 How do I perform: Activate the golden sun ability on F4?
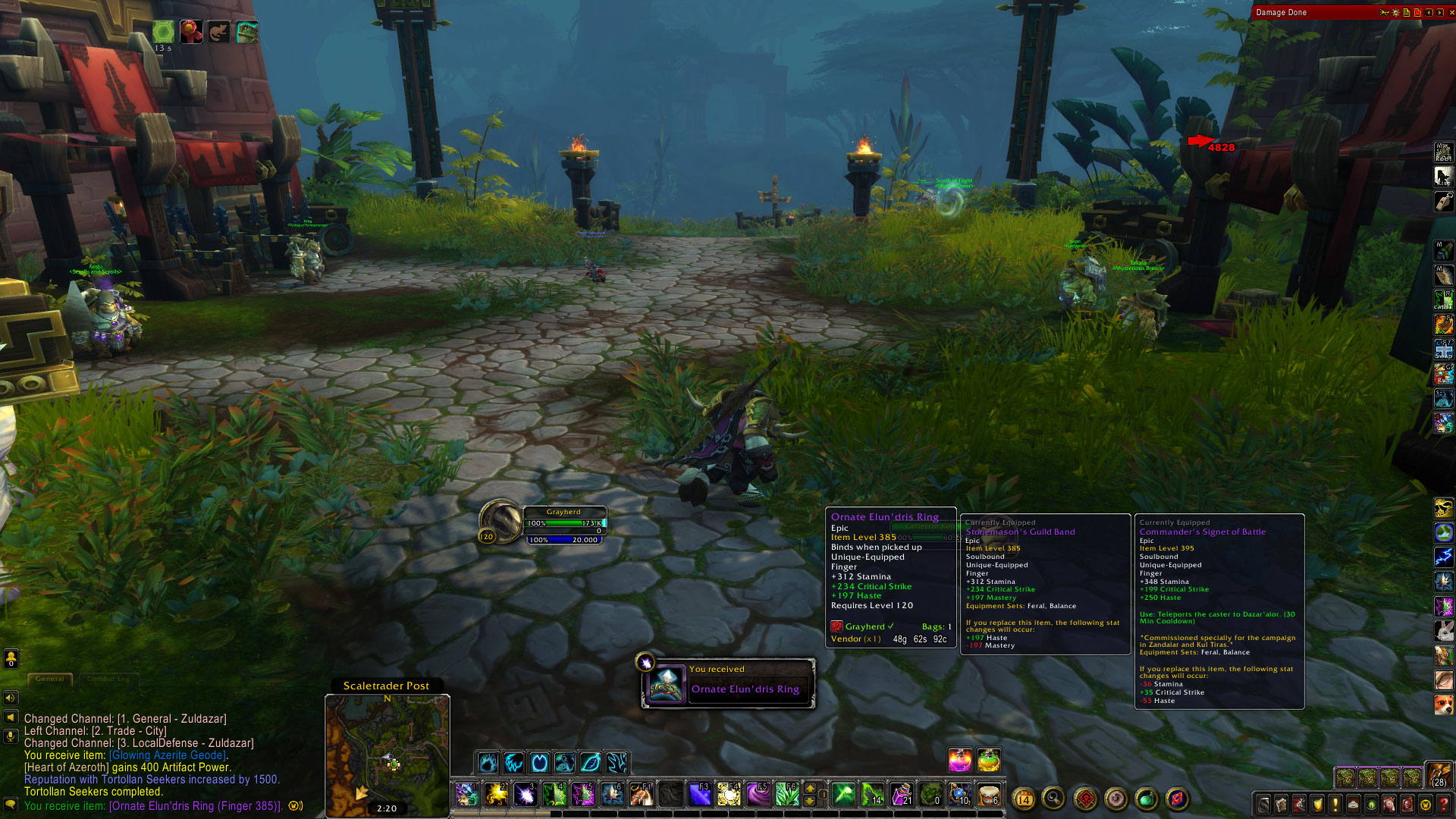pos(729,794)
